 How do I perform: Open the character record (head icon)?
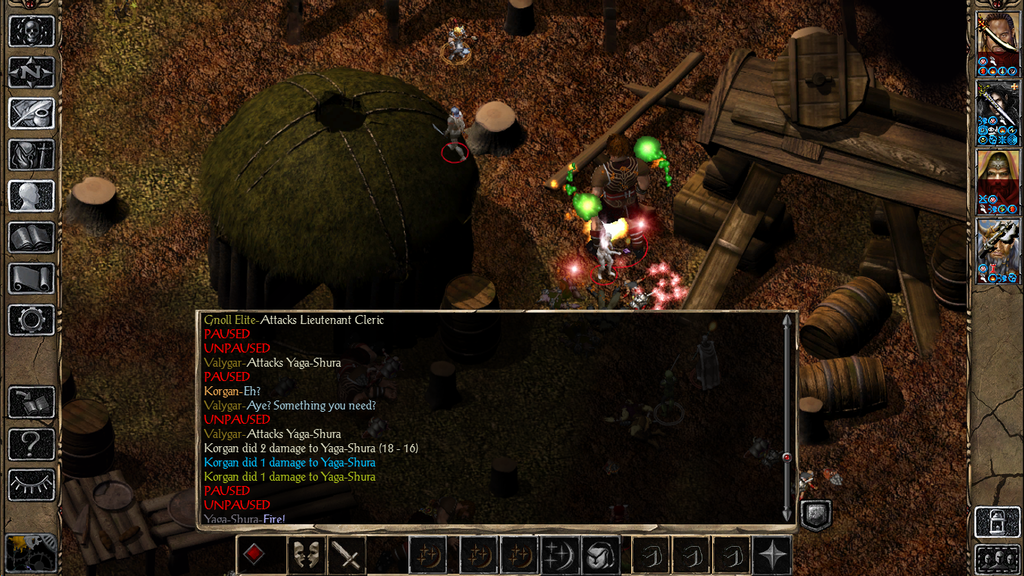31,196
